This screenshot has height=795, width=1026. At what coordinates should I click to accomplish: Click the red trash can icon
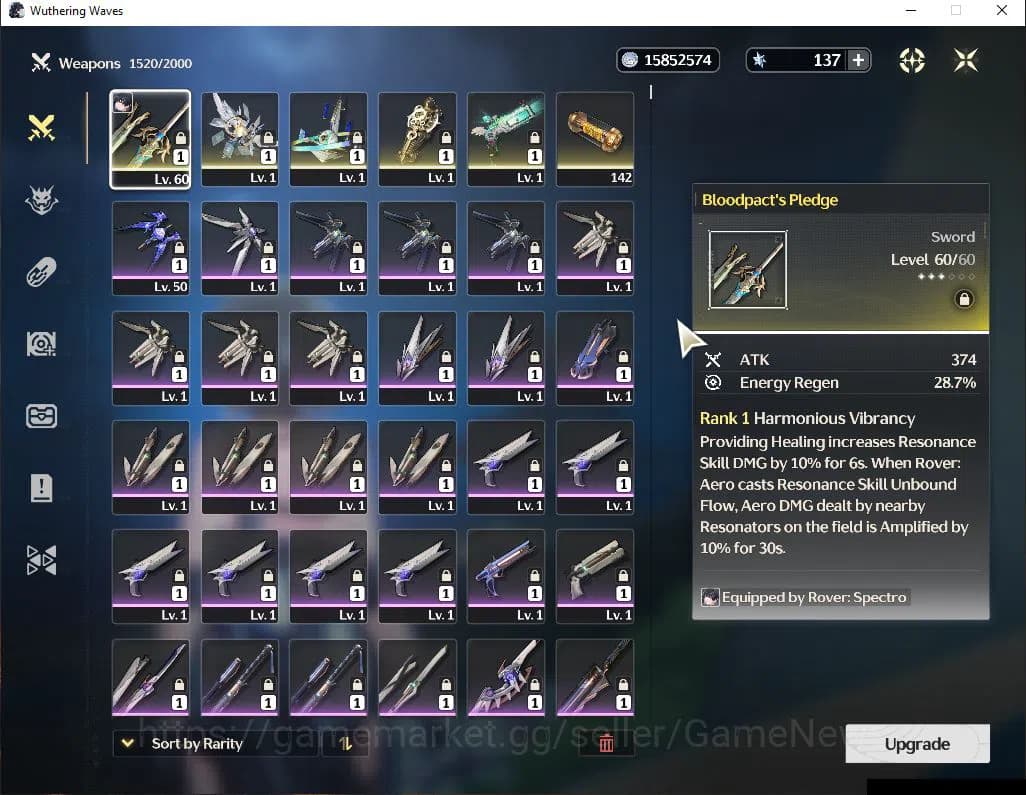(606, 743)
